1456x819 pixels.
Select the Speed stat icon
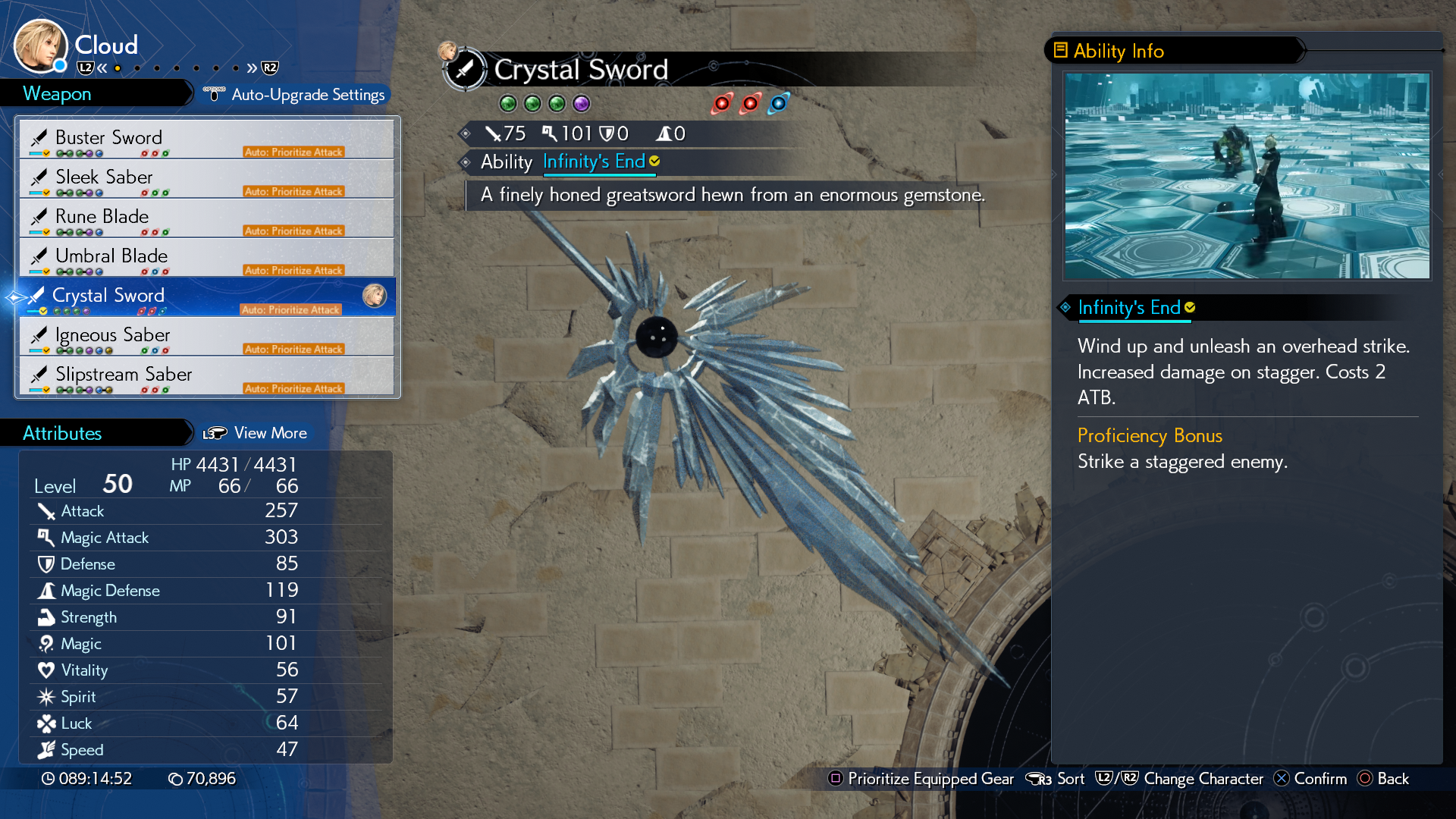point(46,749)
